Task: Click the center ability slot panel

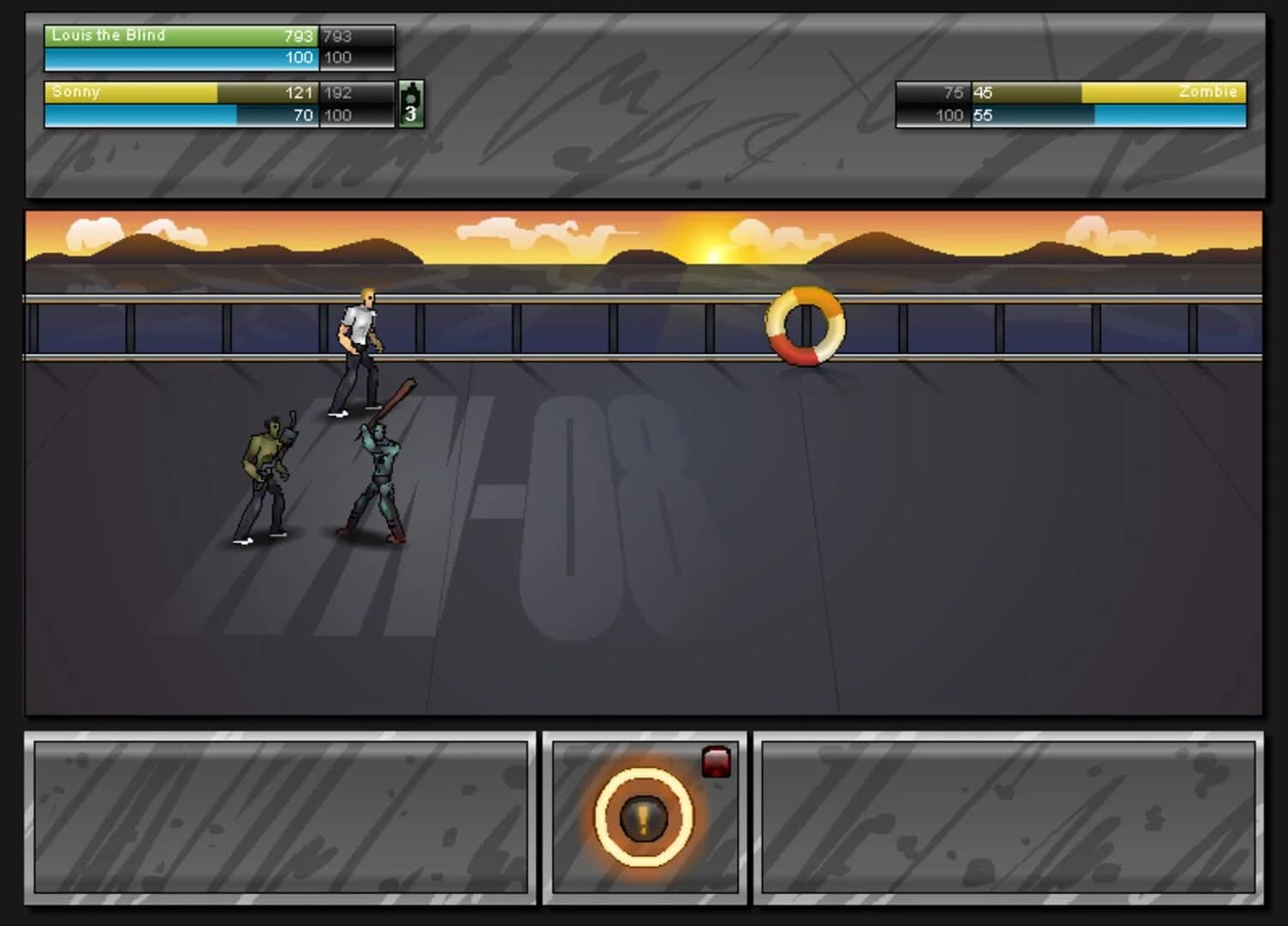Action: click(x=645, y=819)
